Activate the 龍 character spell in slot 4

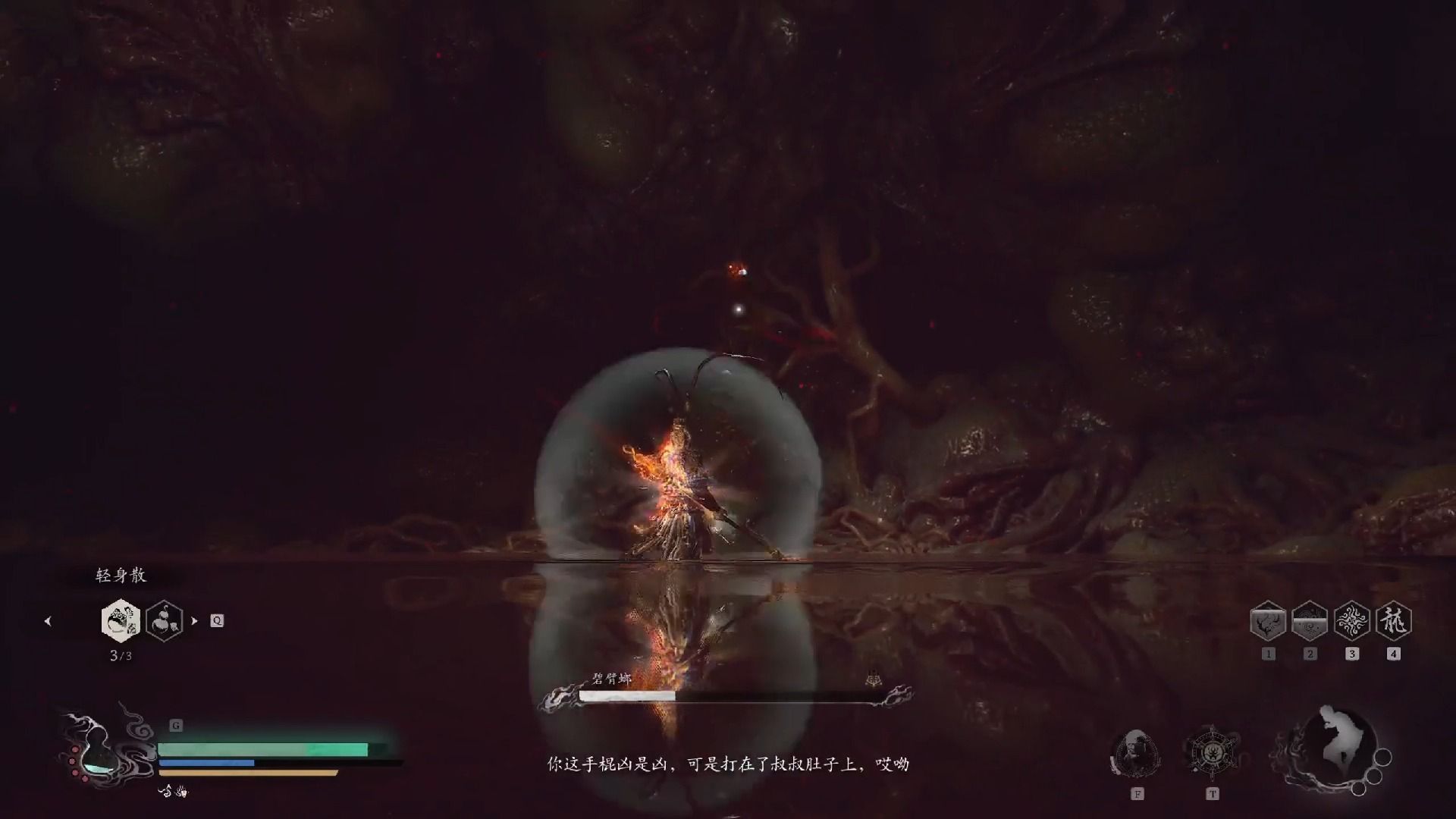click(1393, 622)
